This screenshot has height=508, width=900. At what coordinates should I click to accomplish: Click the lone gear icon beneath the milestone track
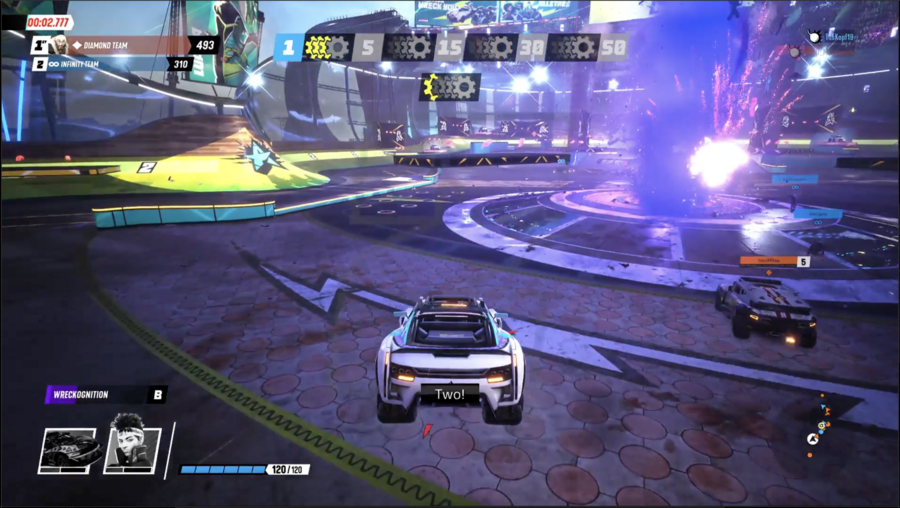450,87
